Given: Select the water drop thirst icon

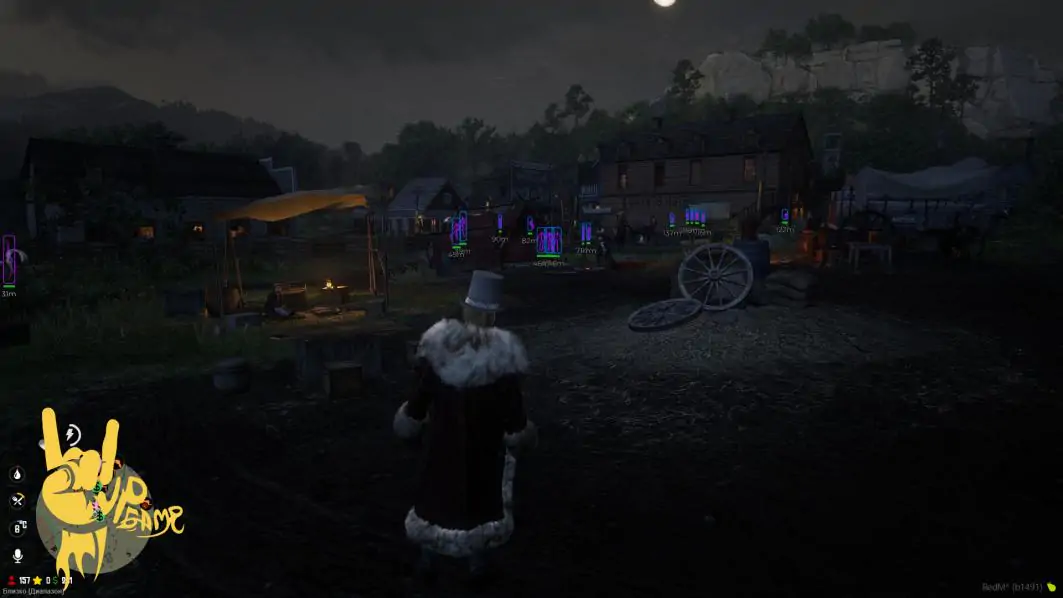Looking at the screenshot, I should [x=17, y=474].
